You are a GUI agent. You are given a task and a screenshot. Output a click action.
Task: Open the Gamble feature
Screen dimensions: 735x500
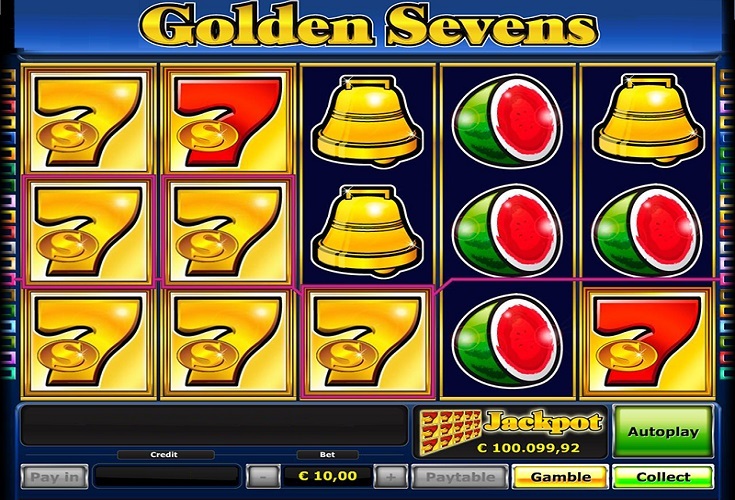point(560,477)
